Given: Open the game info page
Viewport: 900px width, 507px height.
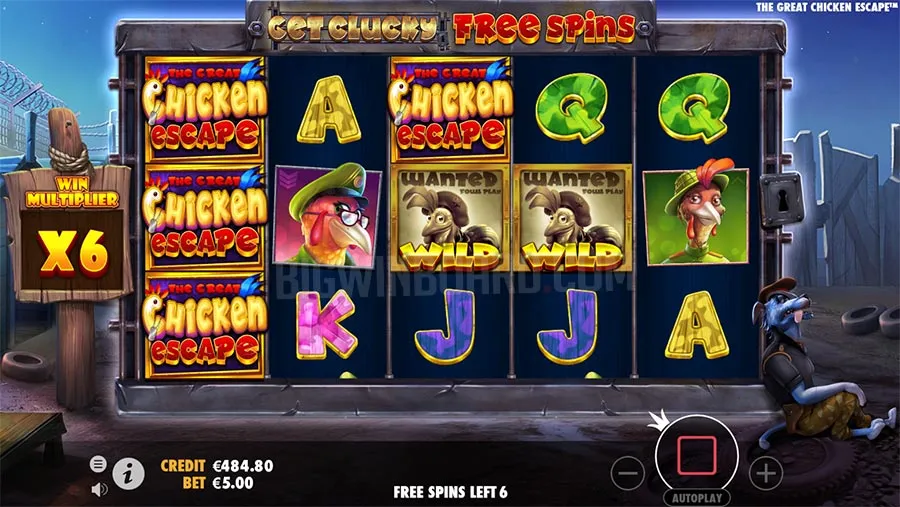Looking at the screenshot, I should (x=127, y=473).
